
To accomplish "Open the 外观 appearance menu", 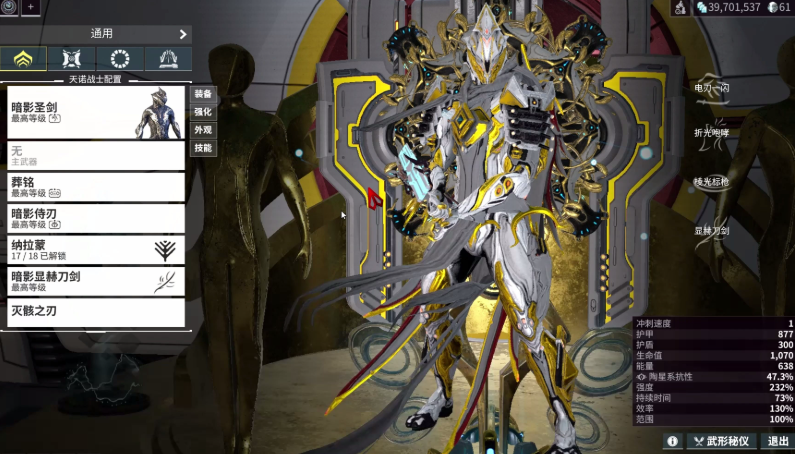I will coord(203,130).
